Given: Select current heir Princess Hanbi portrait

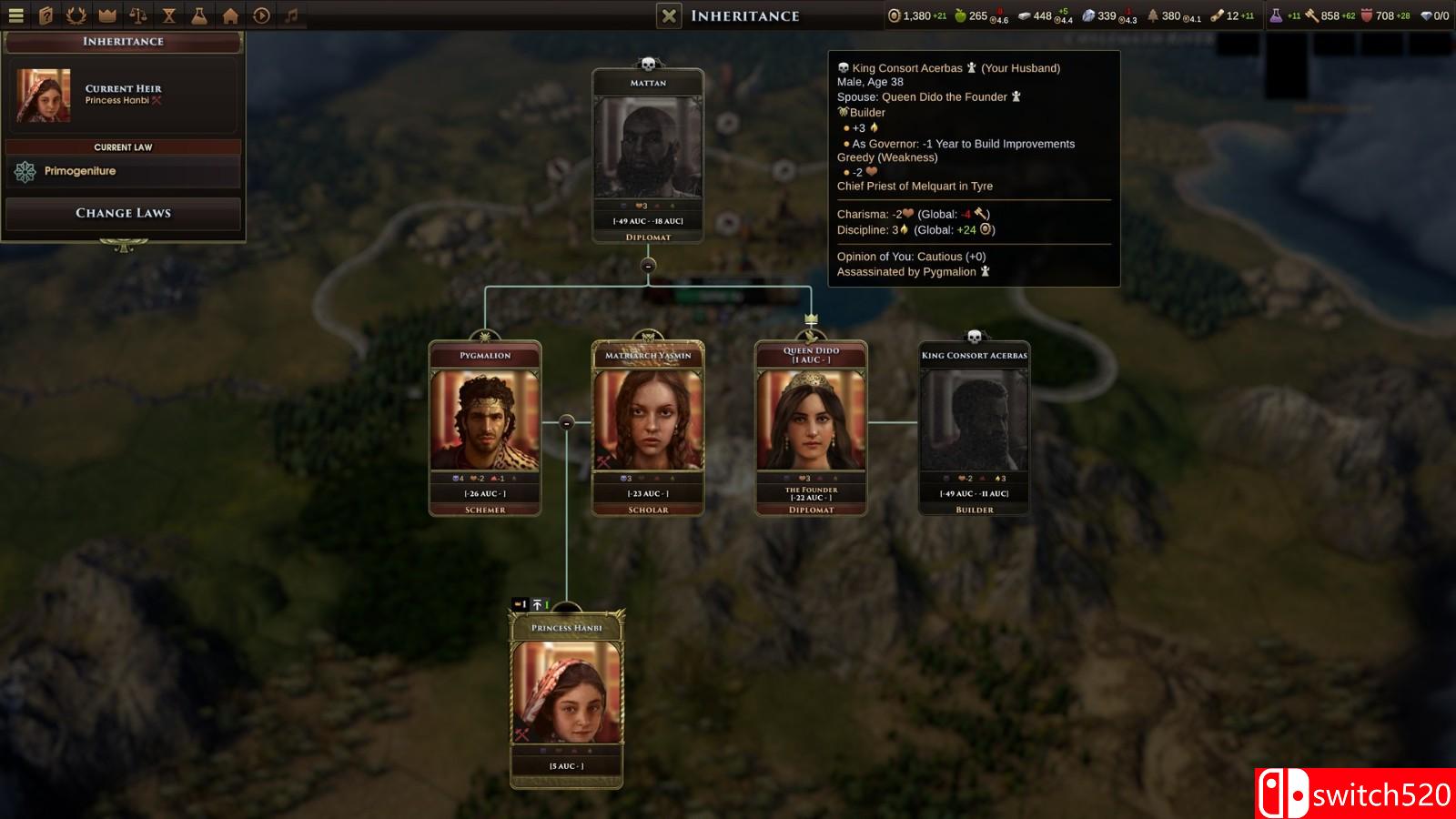Looking at the screenshot, I should point(43,96).
